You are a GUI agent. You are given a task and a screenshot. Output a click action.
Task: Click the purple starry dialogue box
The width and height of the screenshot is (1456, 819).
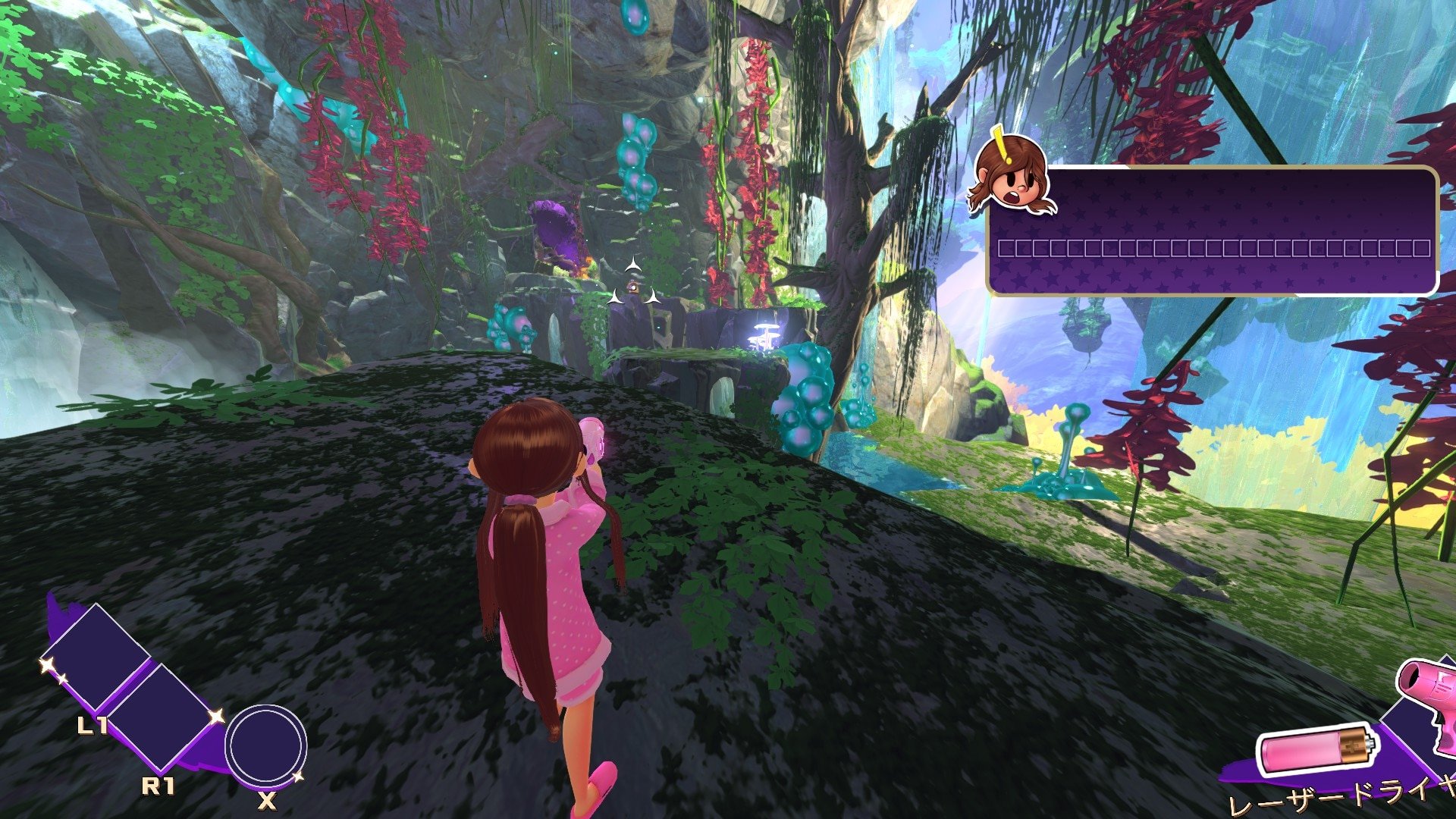pyautogui.click(x=1212, y=231)
